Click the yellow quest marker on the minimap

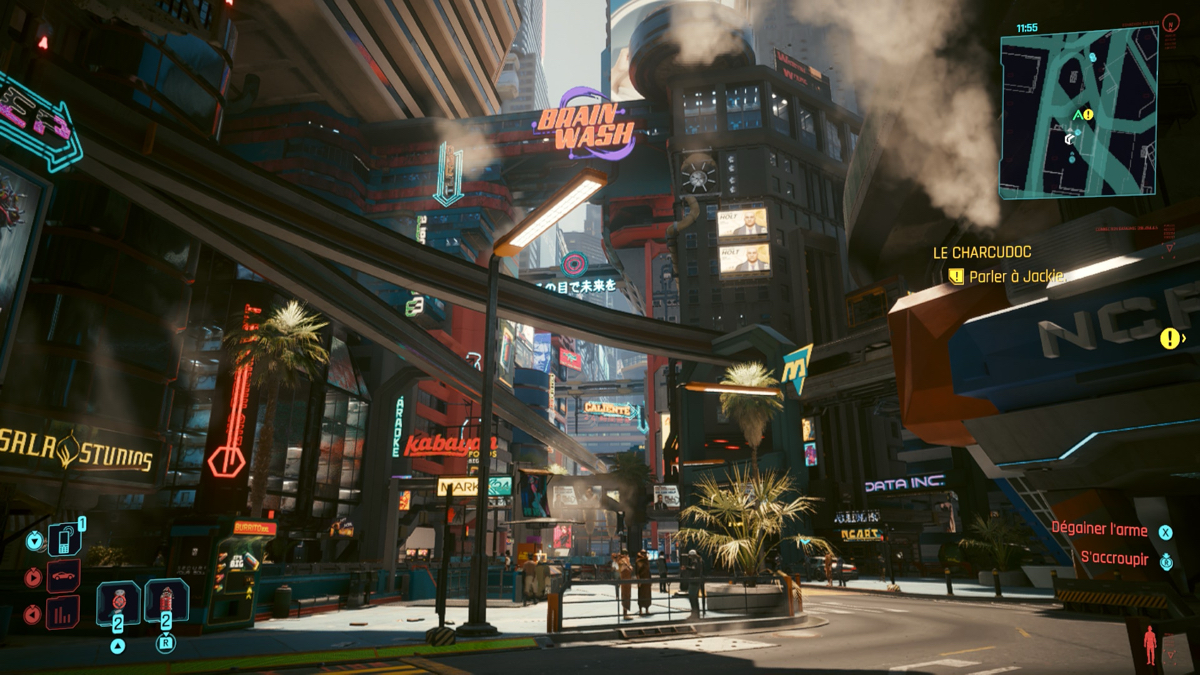(x=1089, y=115)
